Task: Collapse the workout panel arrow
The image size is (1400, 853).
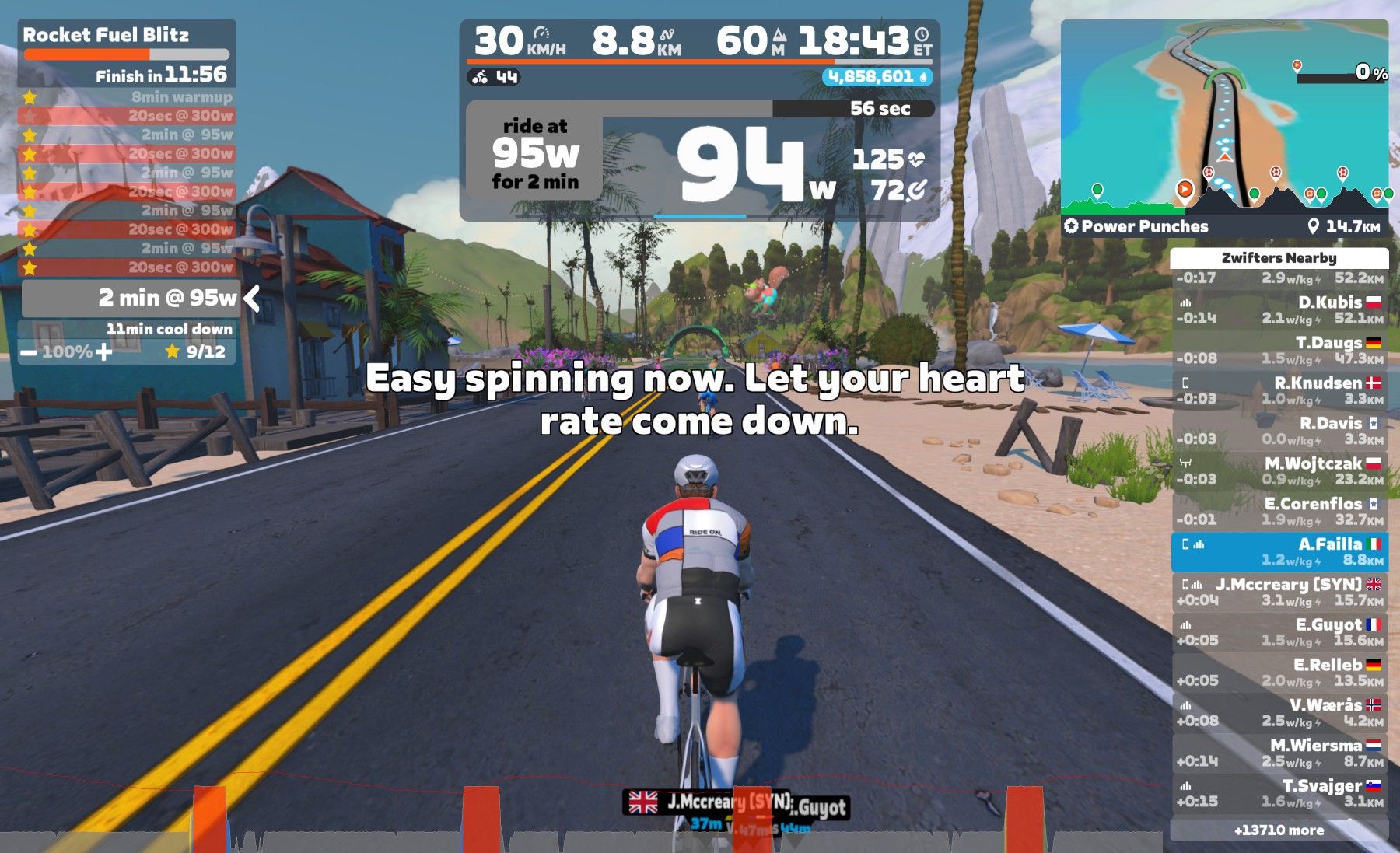Action: coord(251,298)
